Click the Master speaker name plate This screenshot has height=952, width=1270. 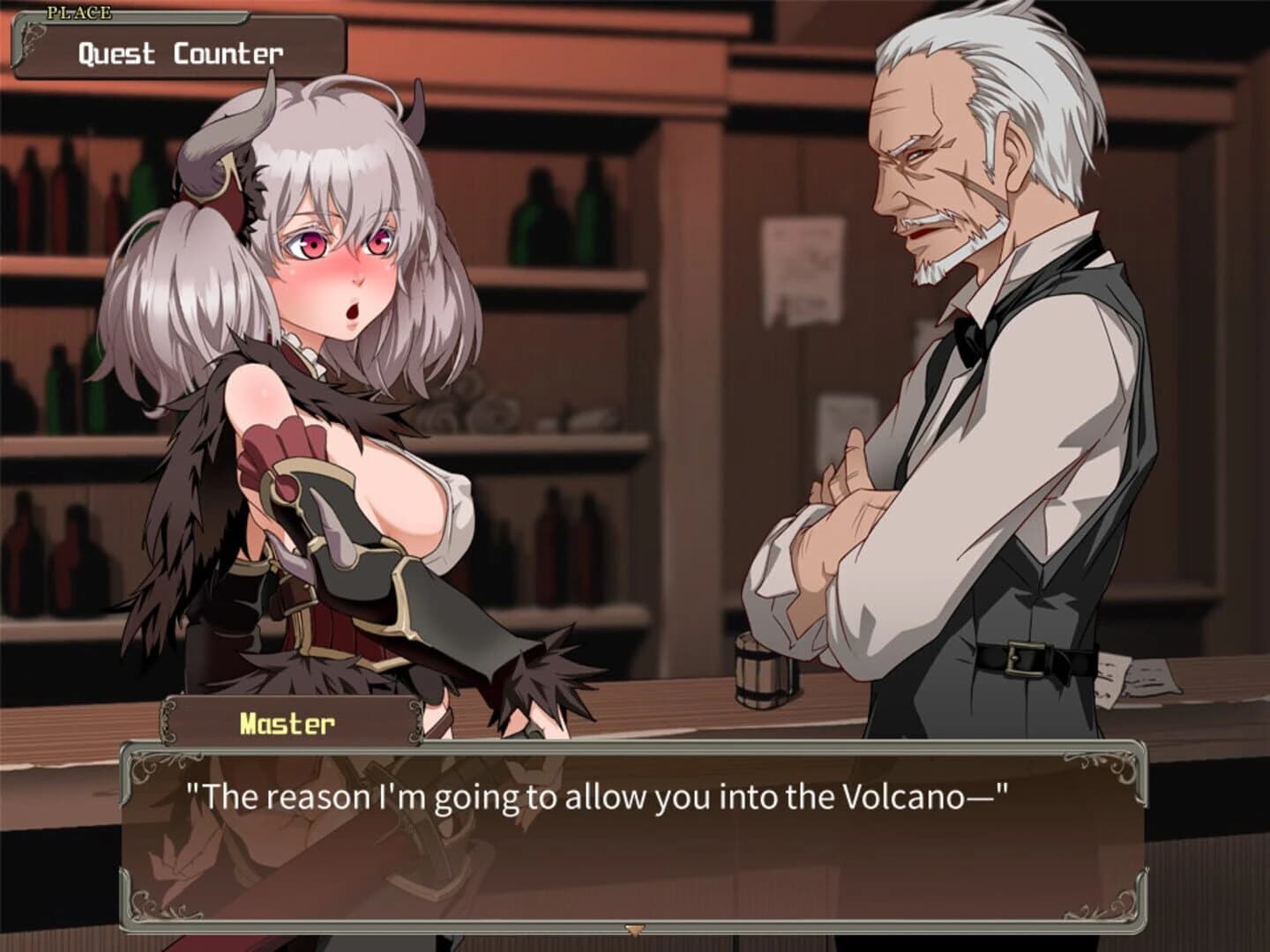point(287,723)
